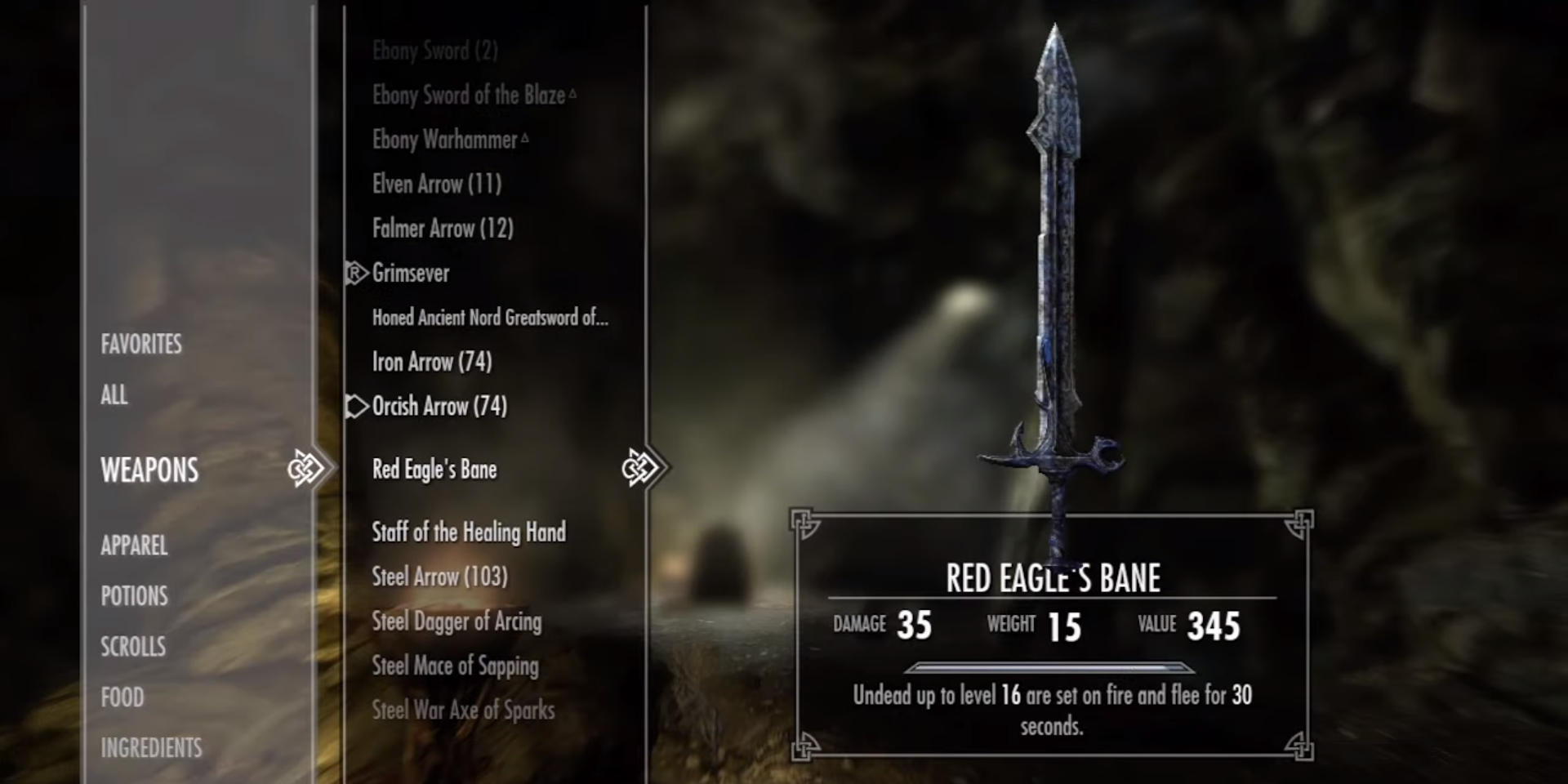Select the Weapons category
The image size is (1568, 784).
149,470
